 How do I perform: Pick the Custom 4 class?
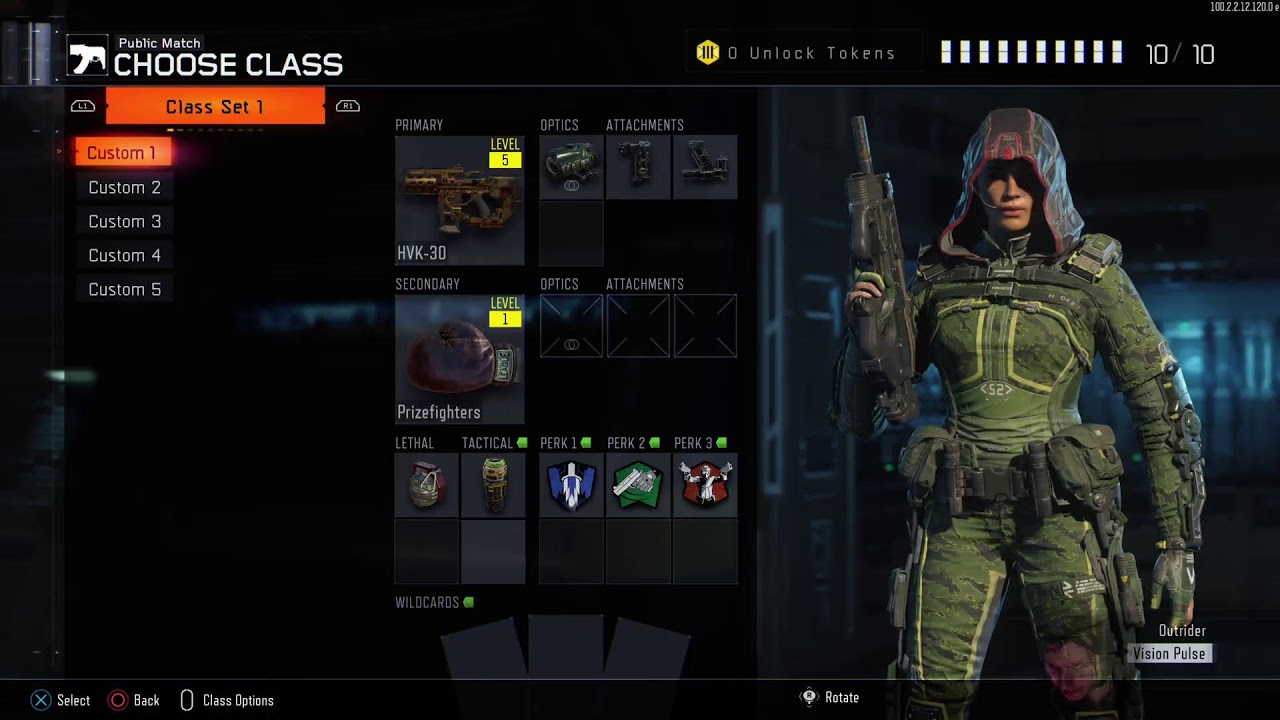(x=124, y=255)
